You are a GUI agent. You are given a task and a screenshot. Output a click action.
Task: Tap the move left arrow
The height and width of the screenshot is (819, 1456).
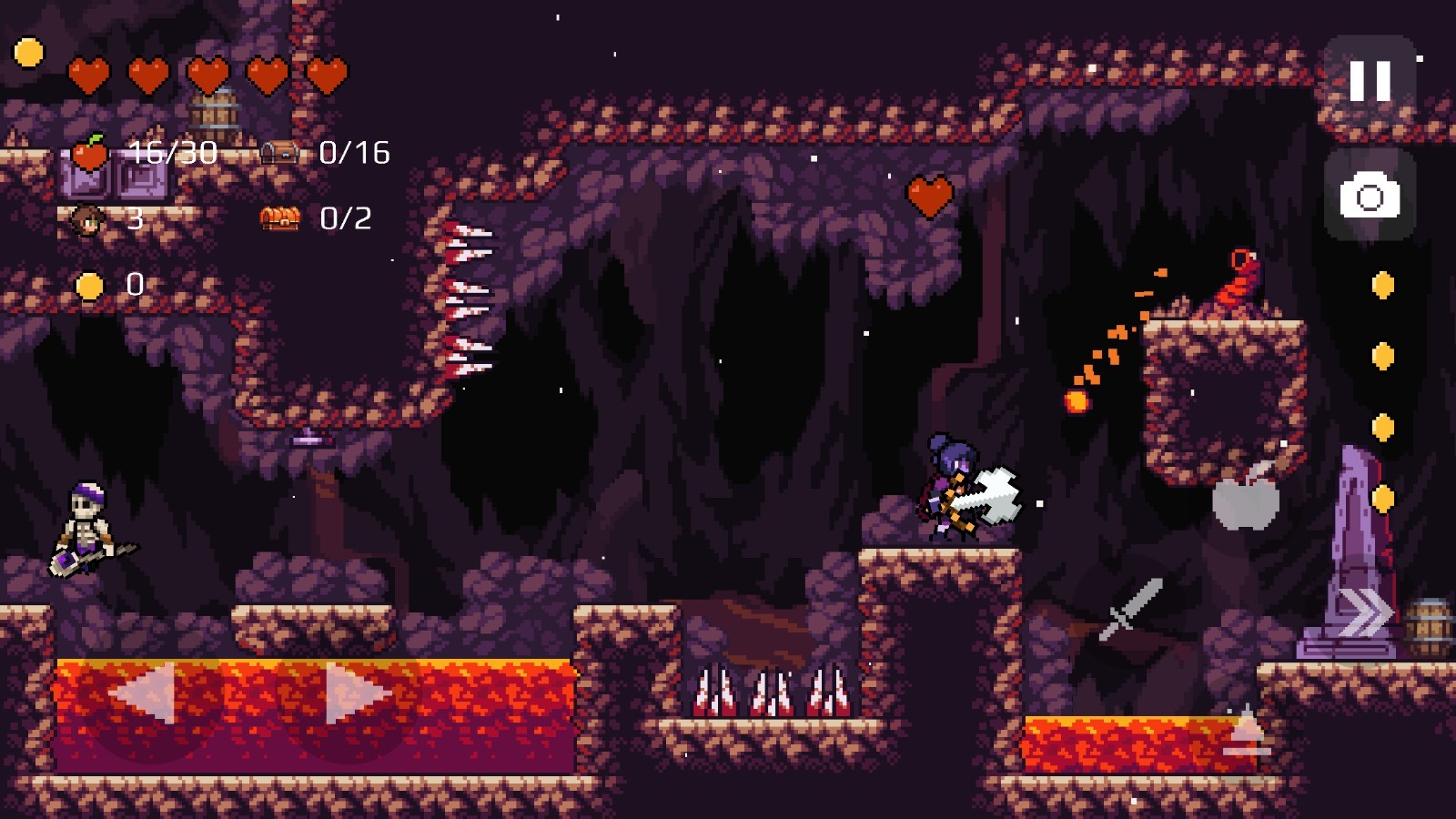146,693
